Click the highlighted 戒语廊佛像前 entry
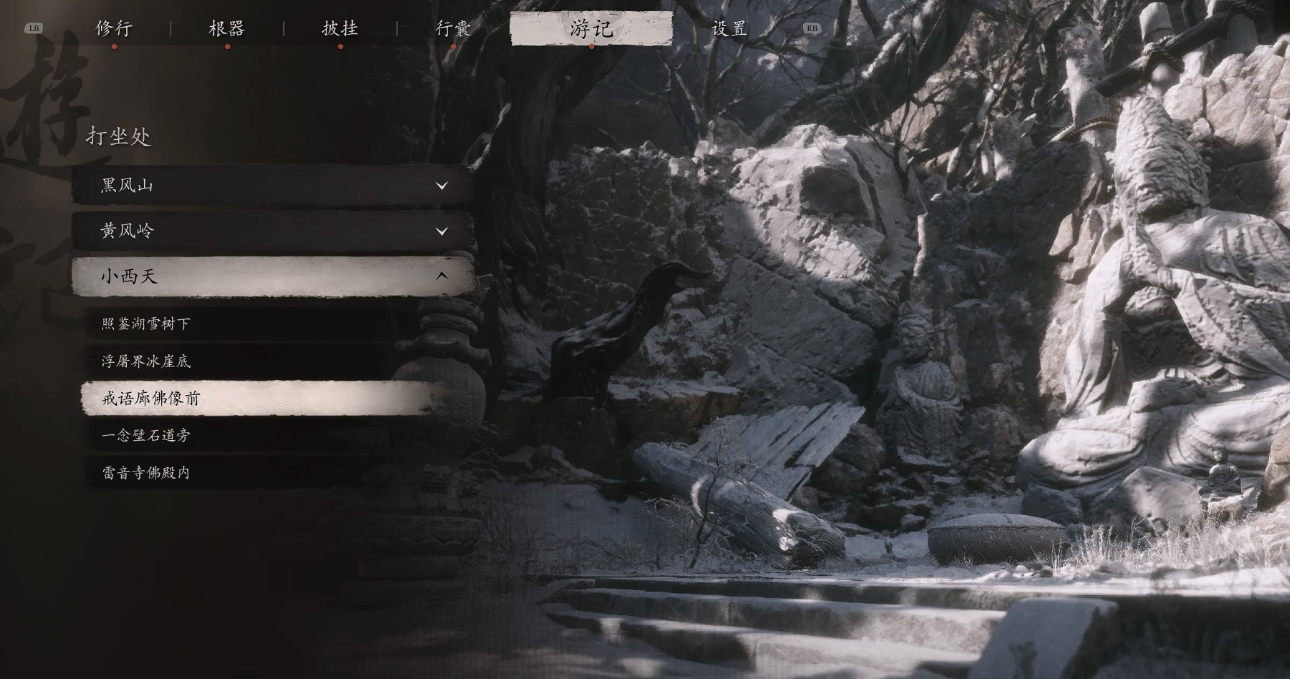 pyautogui.click(x=152, y=398)
